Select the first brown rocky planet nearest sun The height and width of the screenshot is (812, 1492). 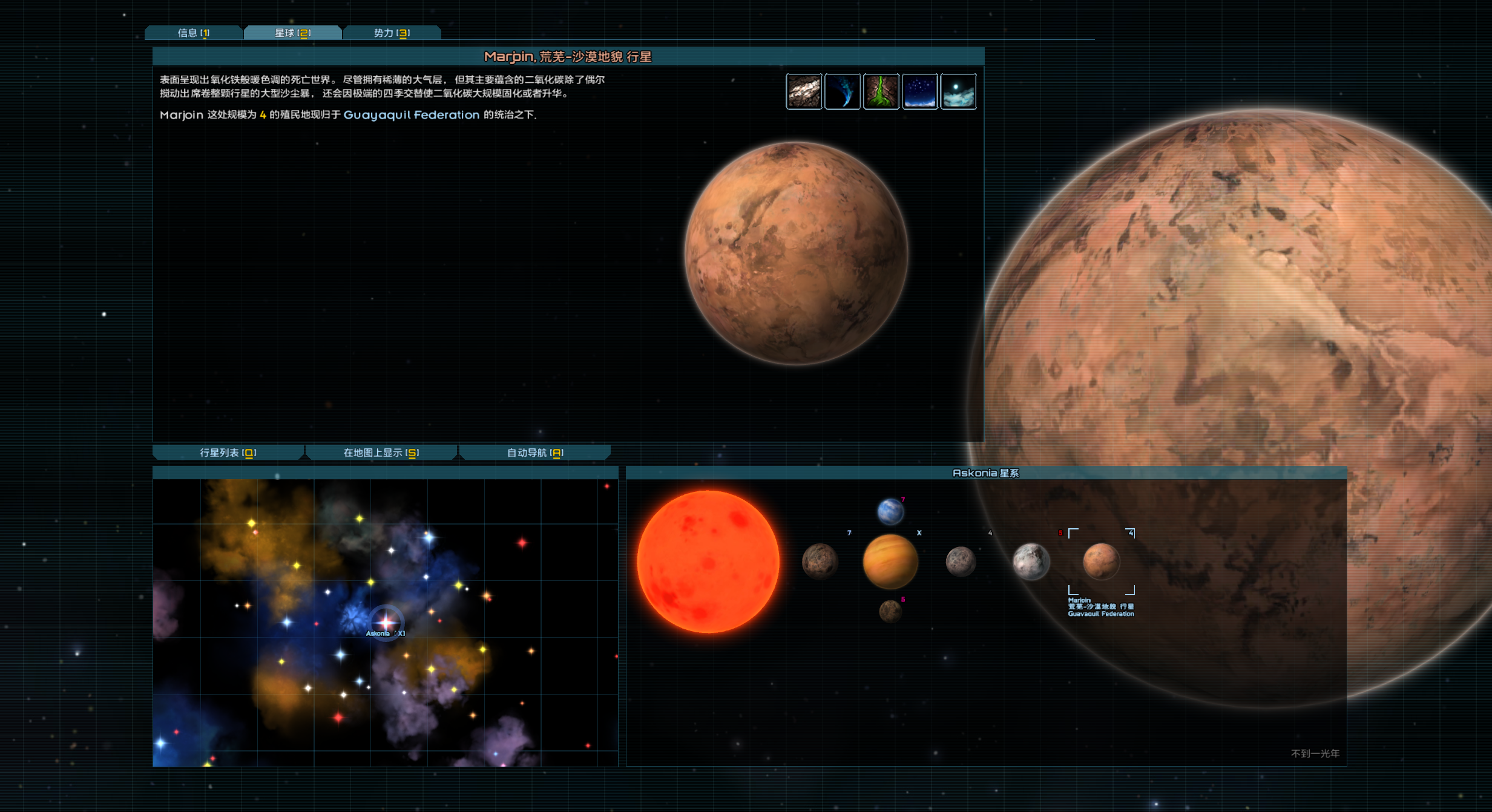point(820,562)
